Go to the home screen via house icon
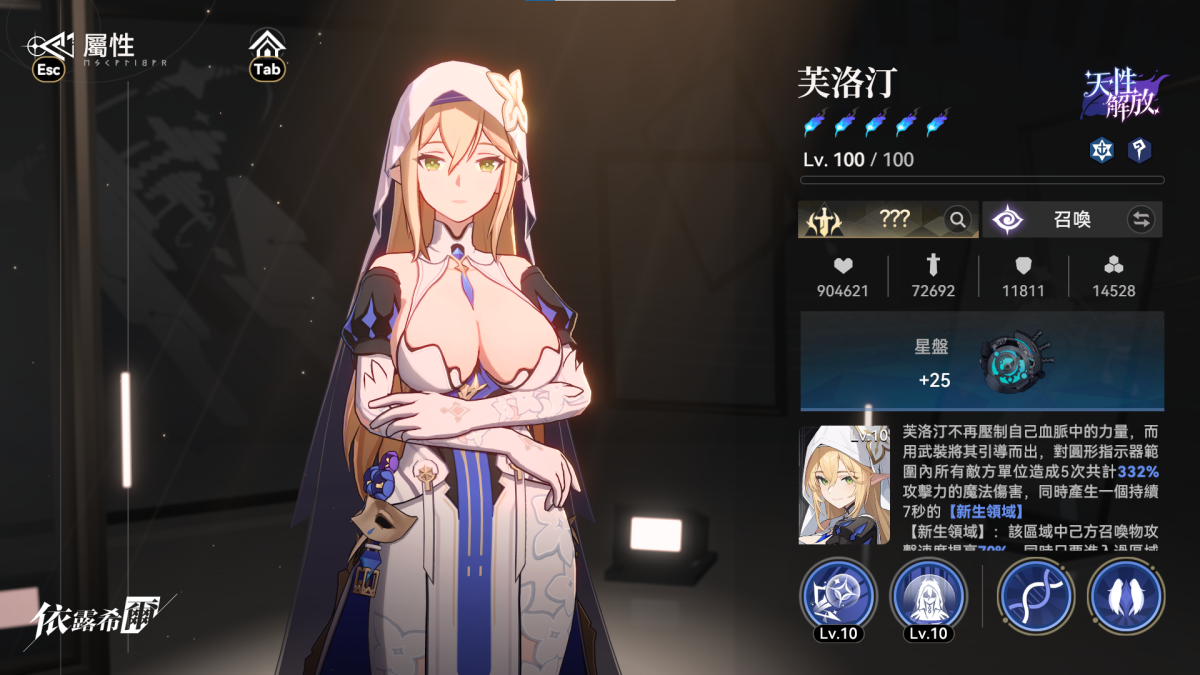This screenshot has width=1200, height=675. click(267, 46)
